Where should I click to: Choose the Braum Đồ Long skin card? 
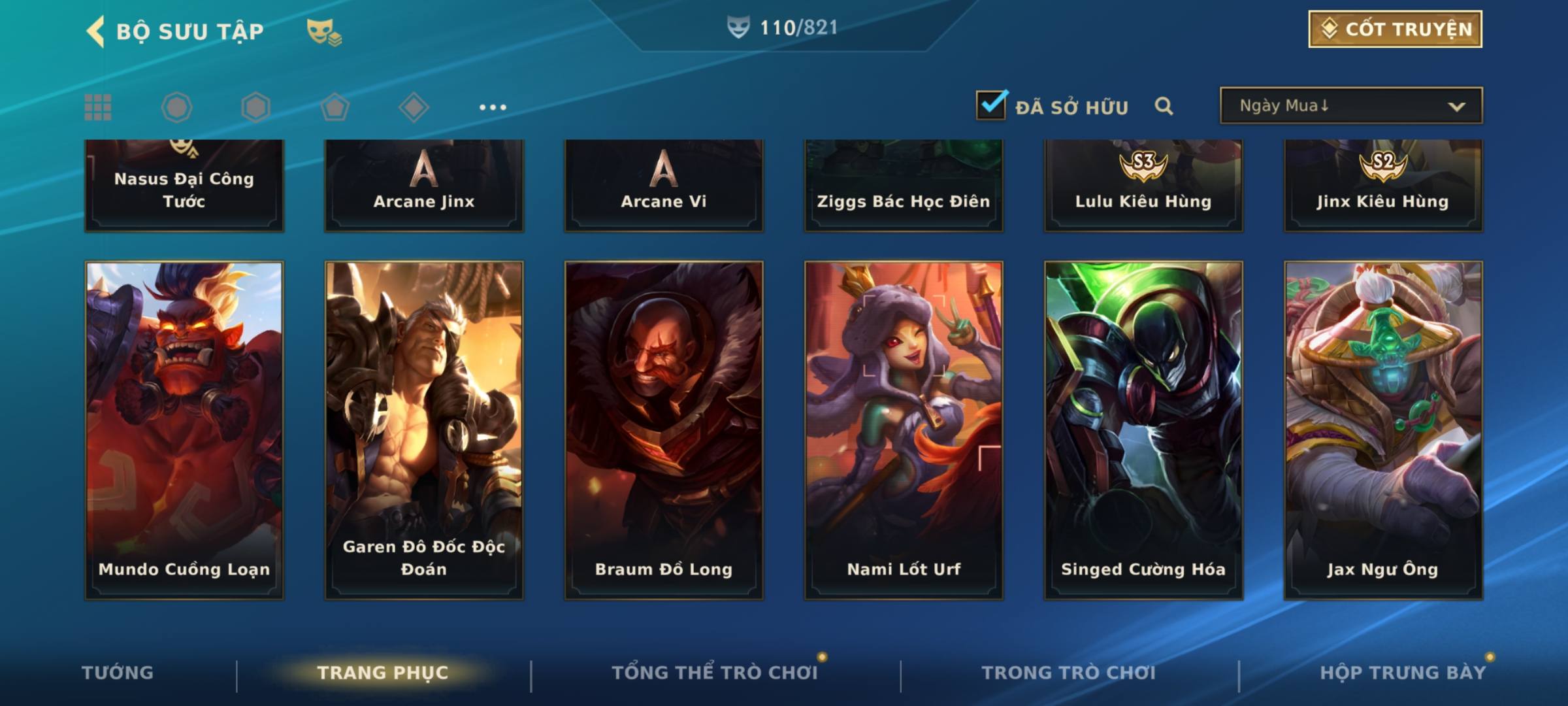point(664,429)
